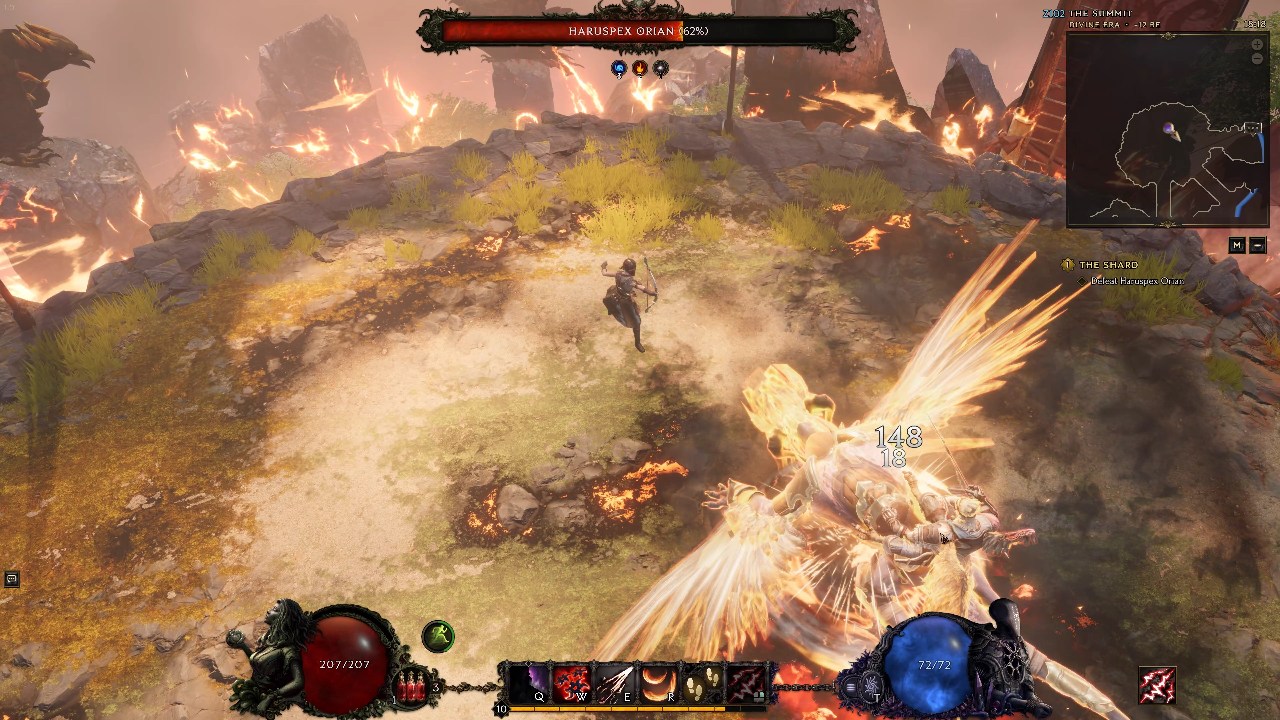Viewport: 1280px width, 720px height.
Task: Fire the arrow volley skill on E
Action: (616, 684)
